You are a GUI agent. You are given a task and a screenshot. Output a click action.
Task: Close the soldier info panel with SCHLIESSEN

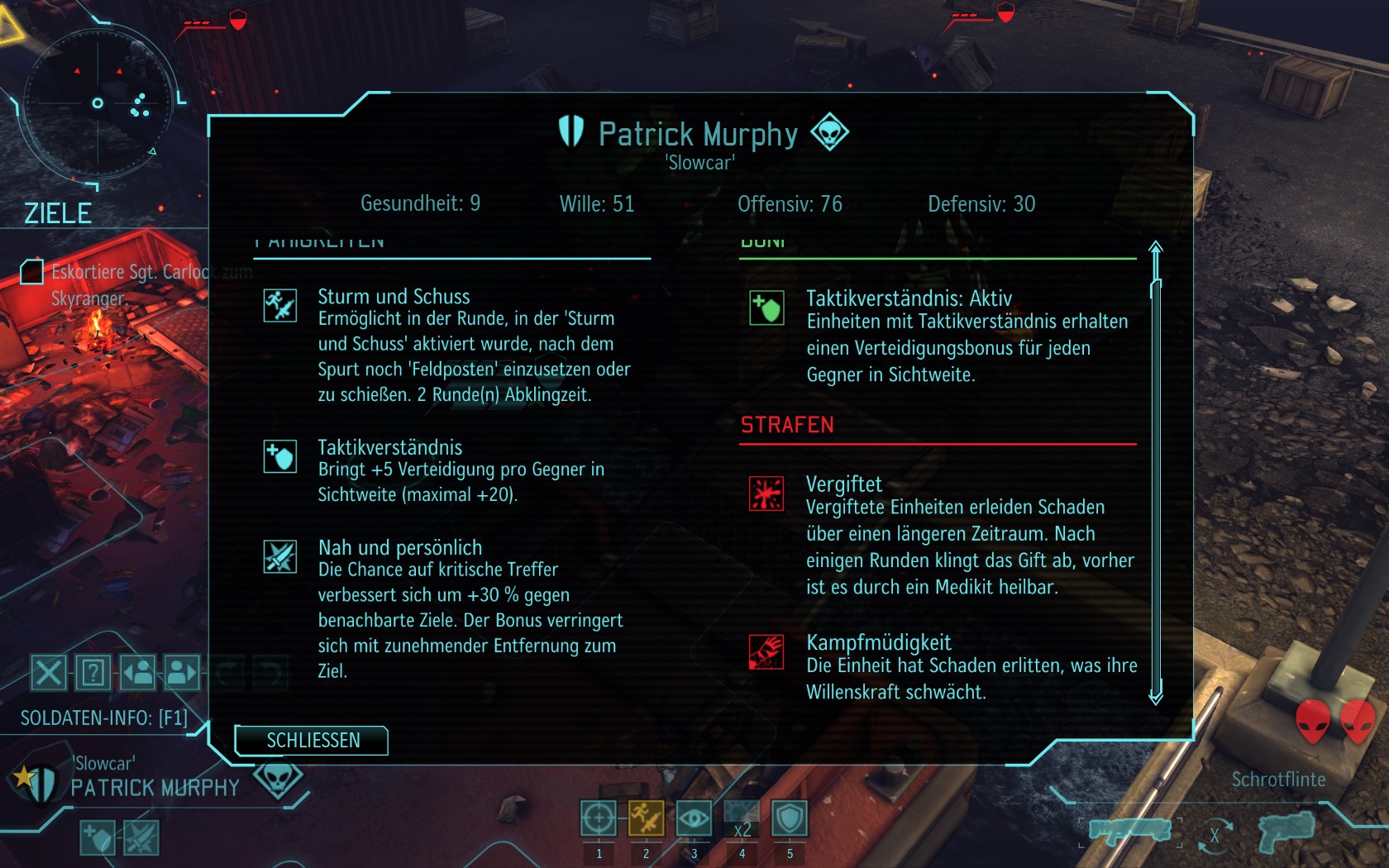312,740
